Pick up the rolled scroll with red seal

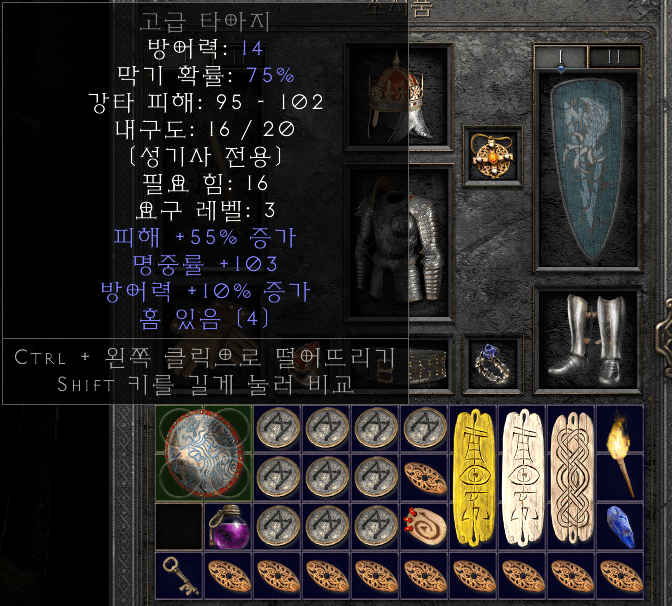(x=425, y=527)
